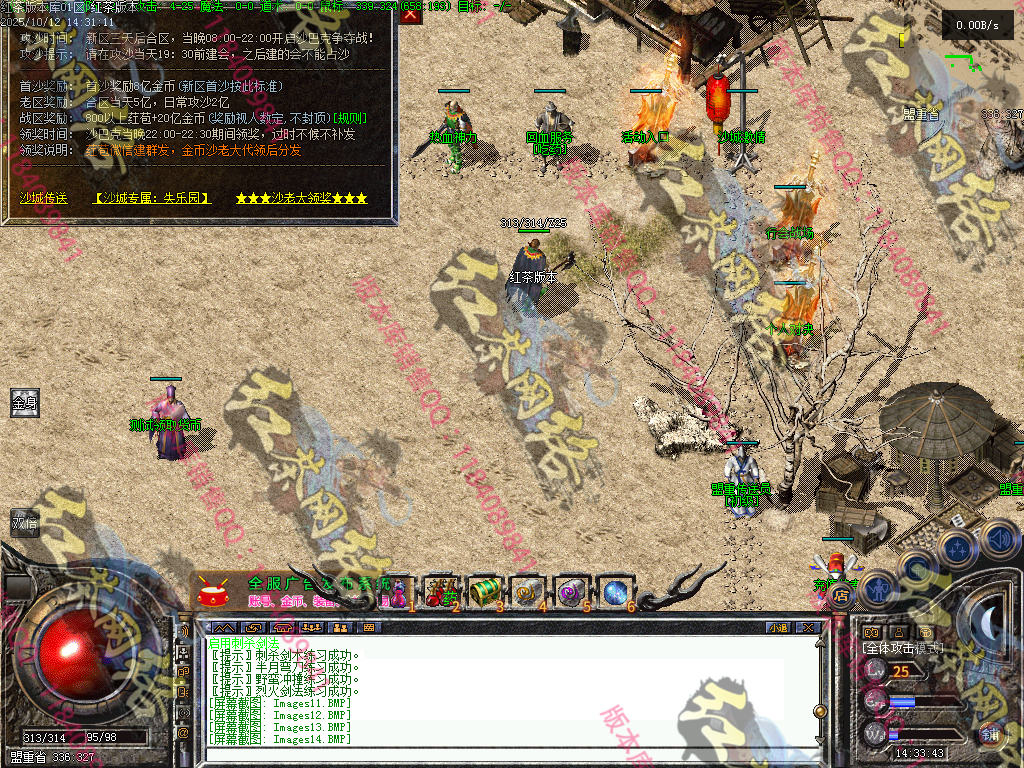The image size is (1024, 768).
Task: Click the 金身 side button
Action: (24, 403)
